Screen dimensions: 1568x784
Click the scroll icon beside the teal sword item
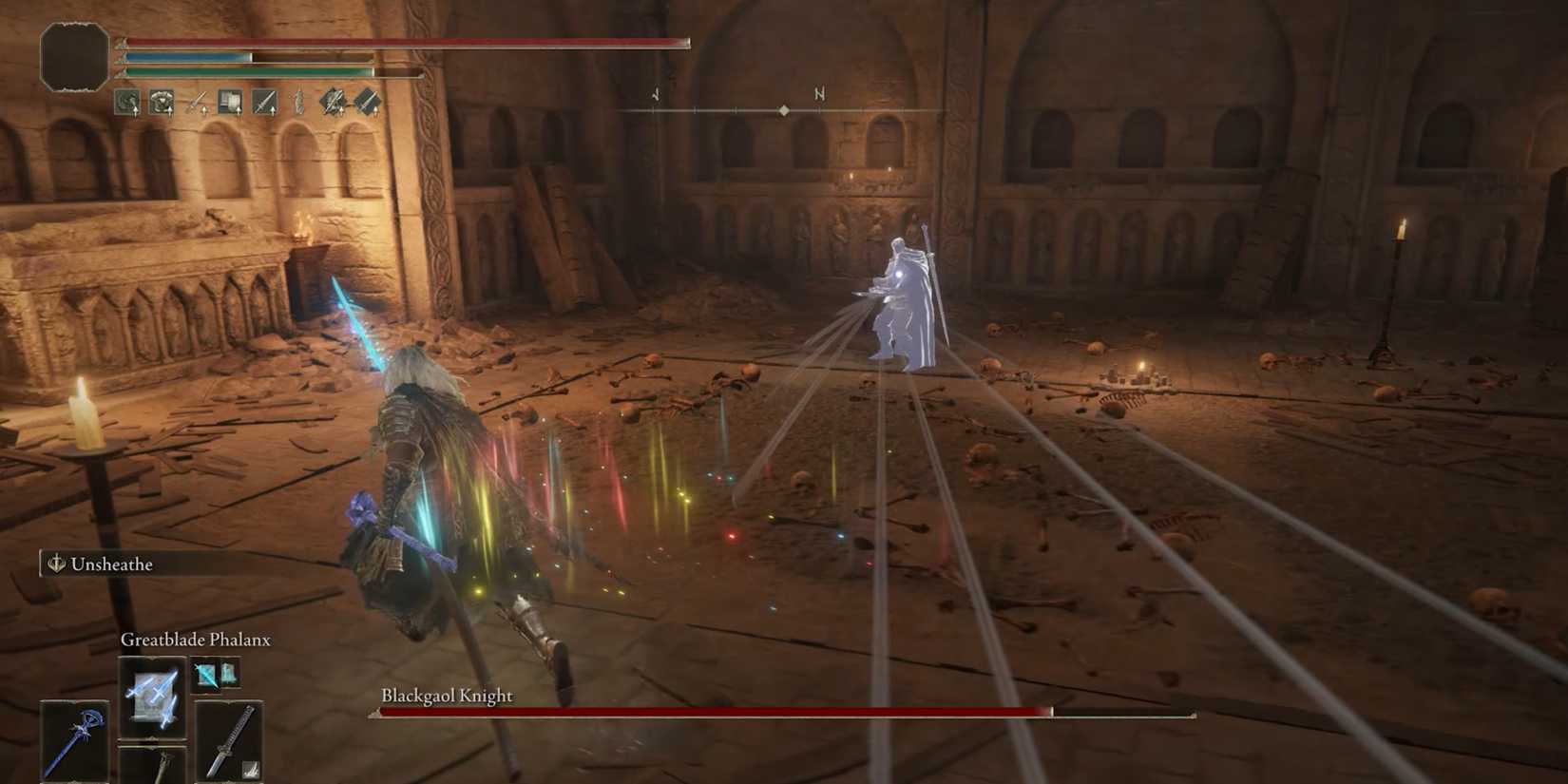pos(229,675)
